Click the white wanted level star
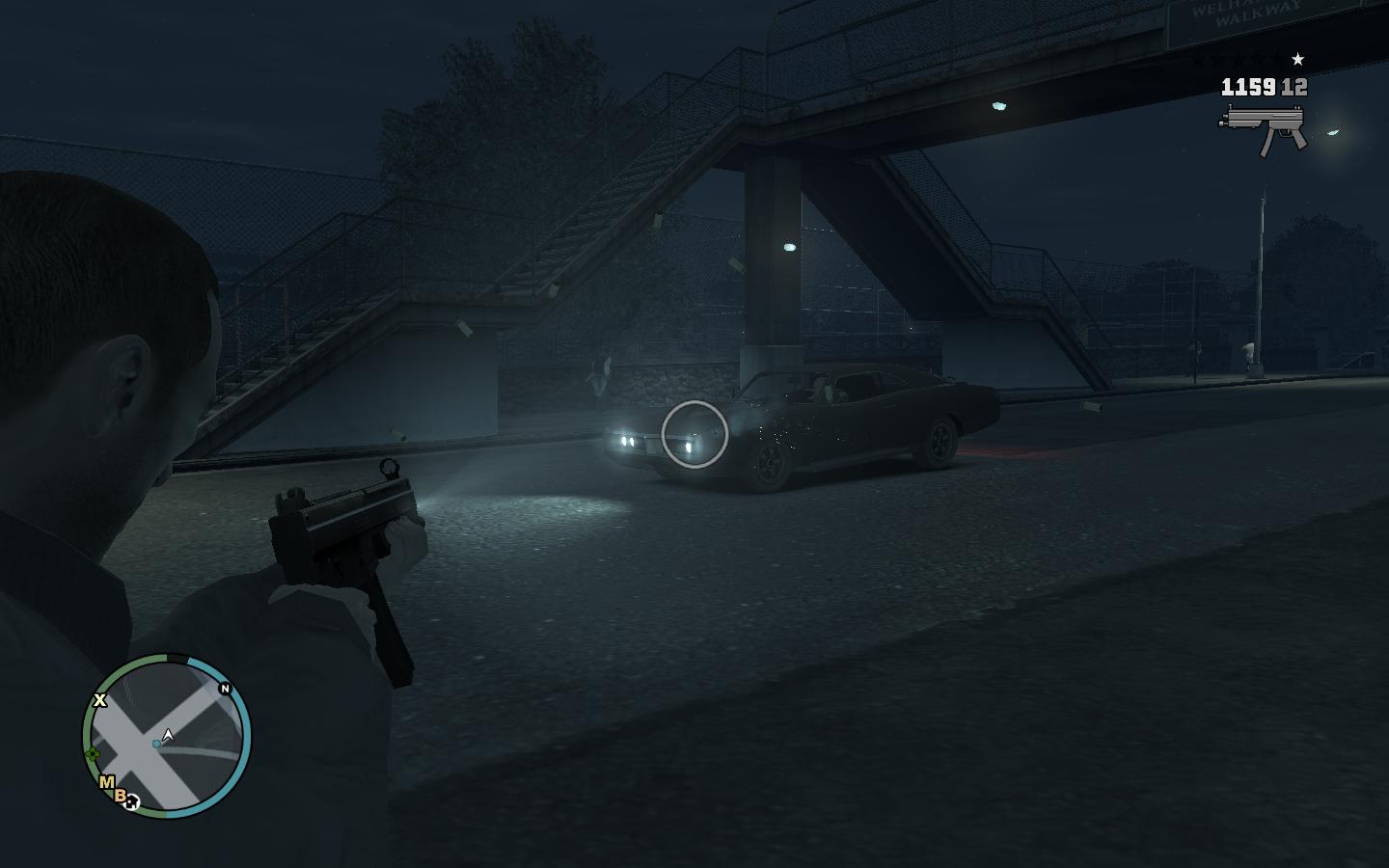 [1297, 60]
